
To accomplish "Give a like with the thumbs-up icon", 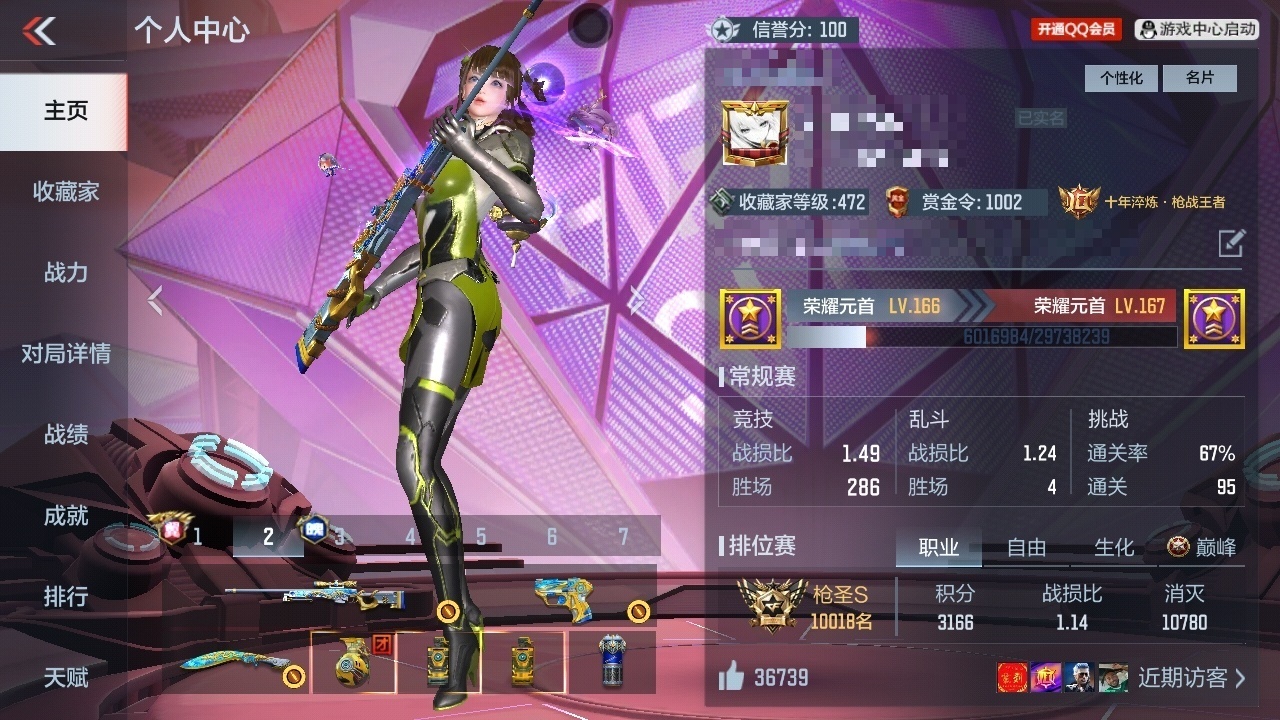I will 731,677.
